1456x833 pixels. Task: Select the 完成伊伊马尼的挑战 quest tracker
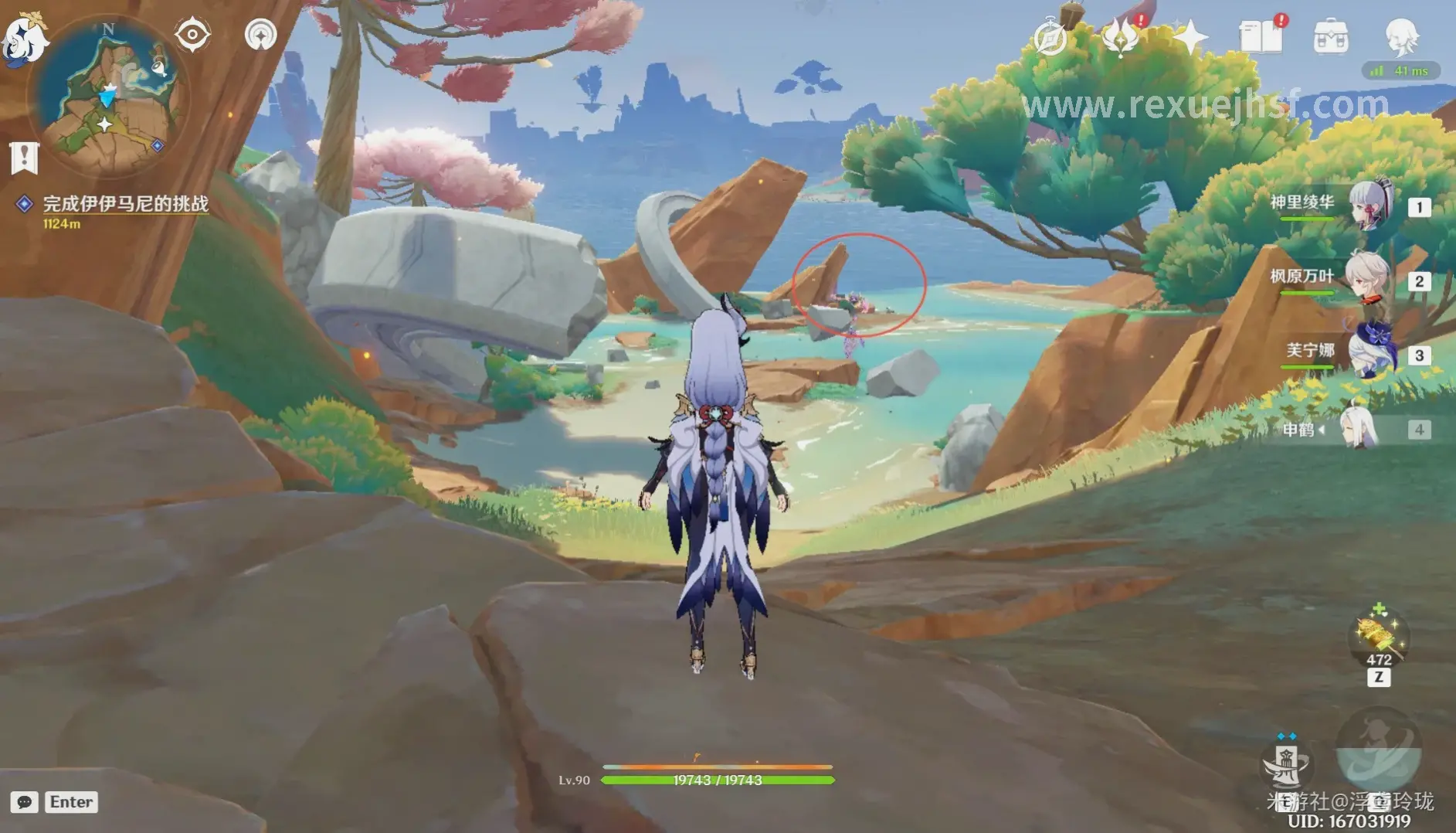coord(124,204)
